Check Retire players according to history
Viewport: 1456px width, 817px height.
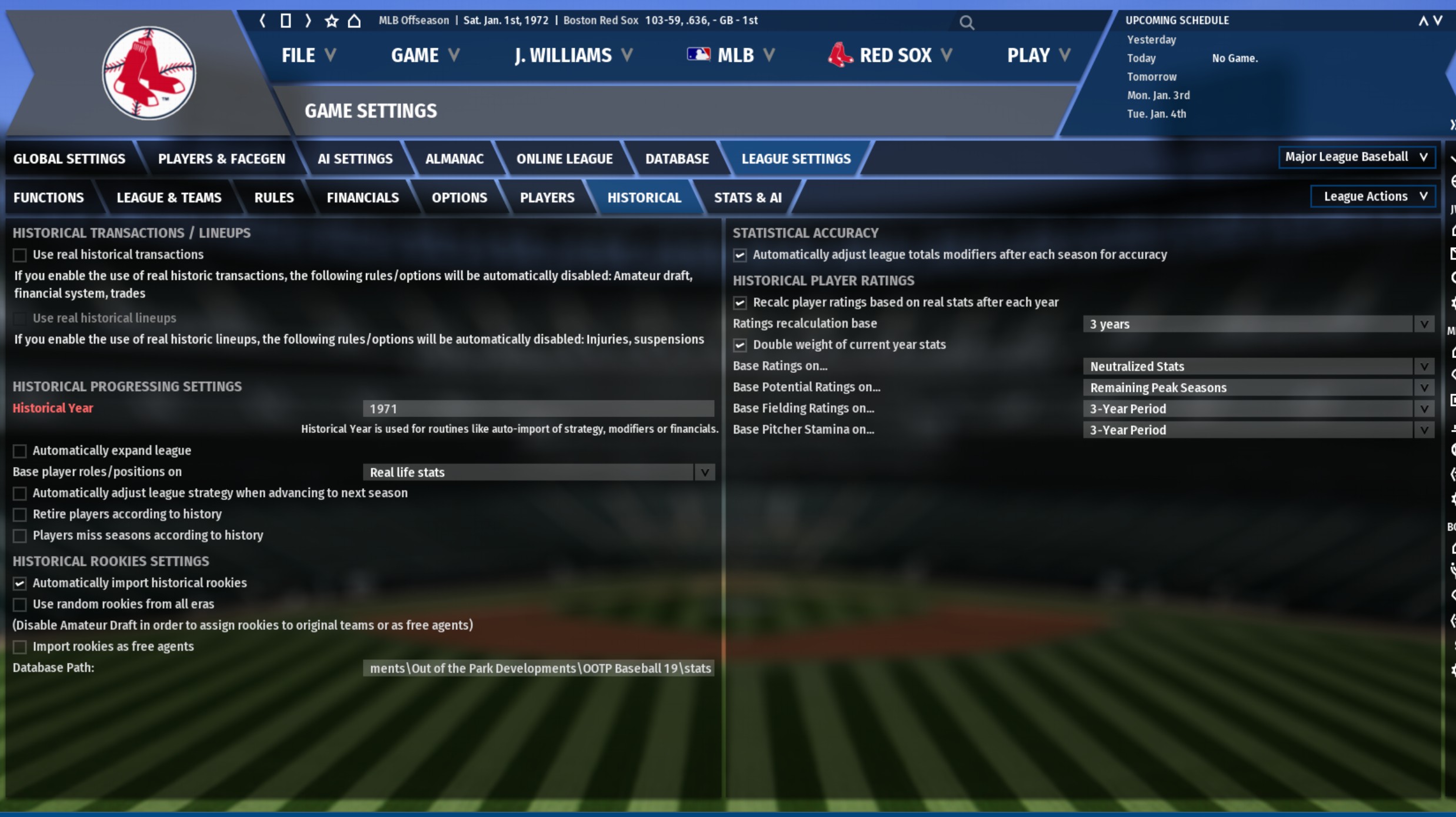pyautogui.click(x=20, y=515)
